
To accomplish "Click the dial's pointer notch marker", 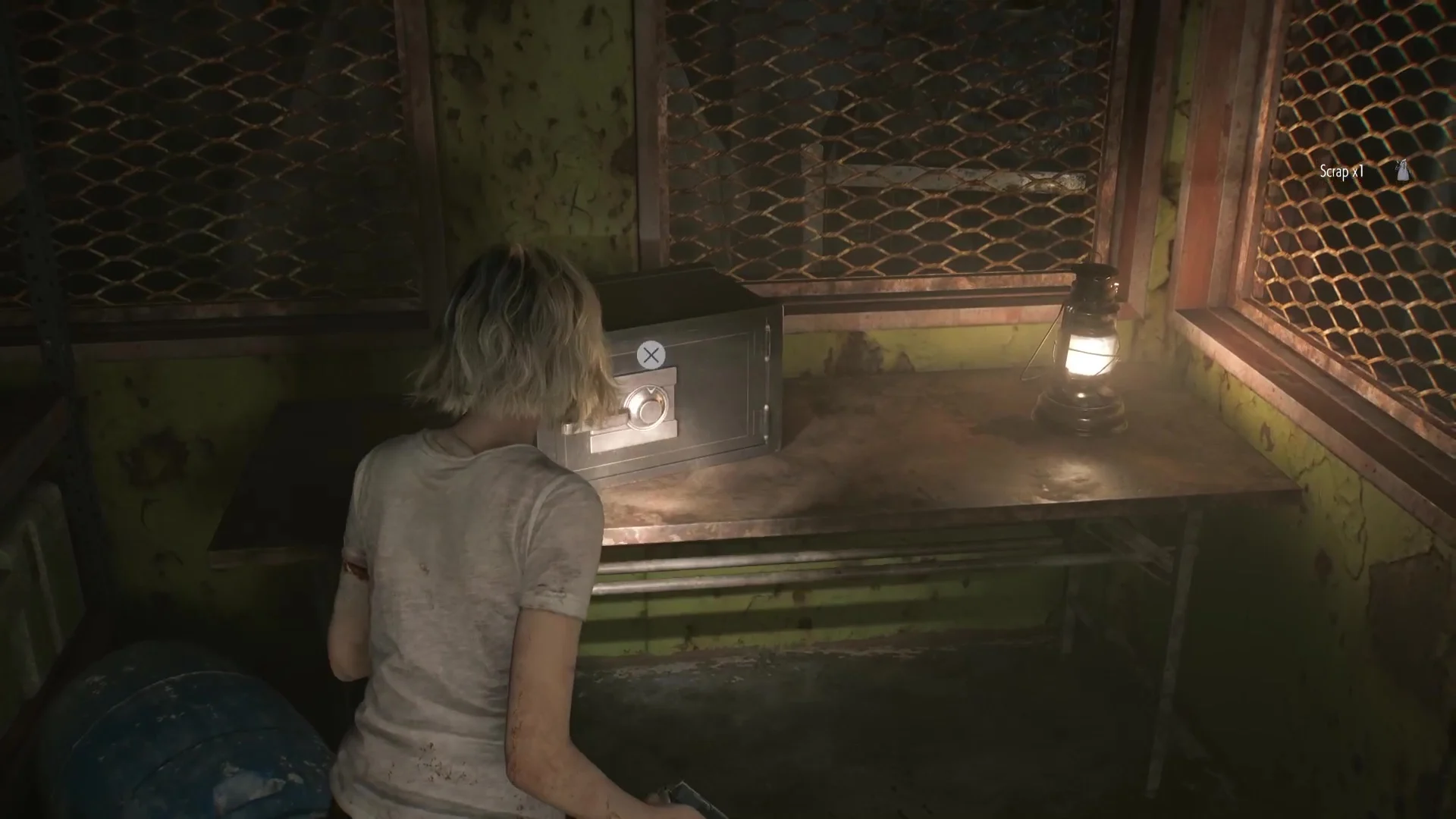I will (x=650, y=391).
